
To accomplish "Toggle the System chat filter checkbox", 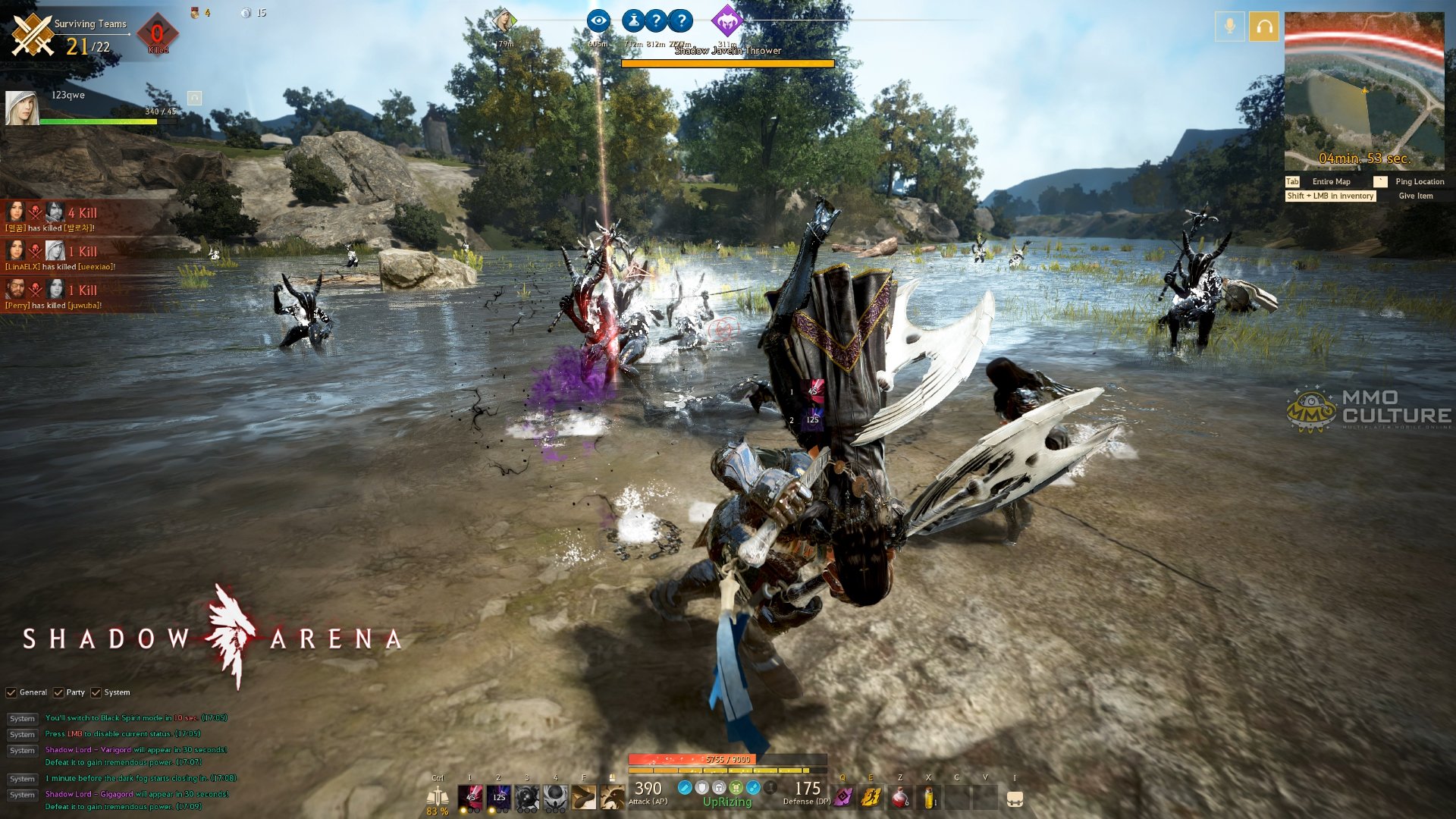I will [x=96, y=692].
